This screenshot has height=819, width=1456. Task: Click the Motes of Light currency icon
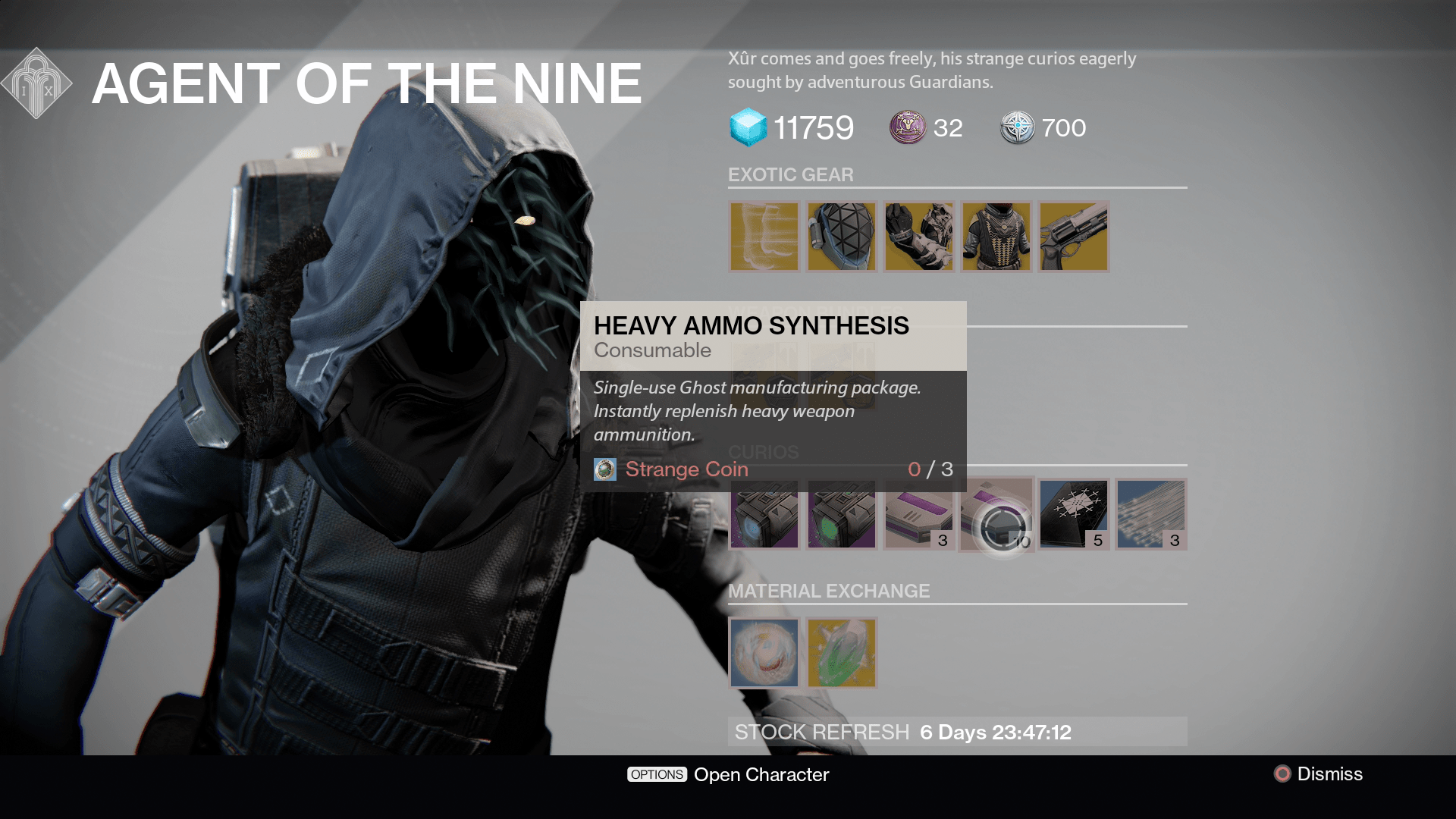tap(906, 127)
